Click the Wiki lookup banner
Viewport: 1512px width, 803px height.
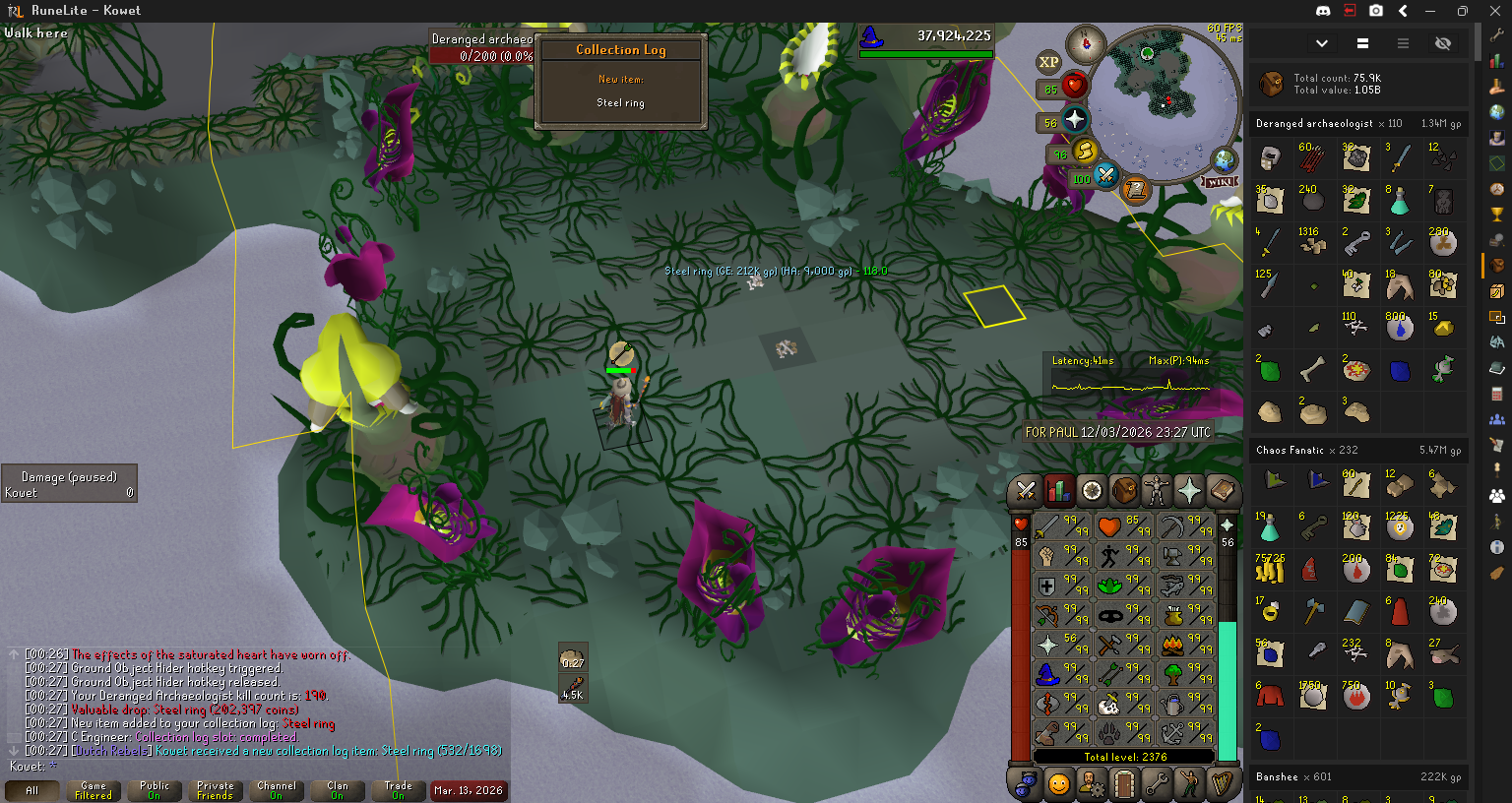pos(1218,182)
